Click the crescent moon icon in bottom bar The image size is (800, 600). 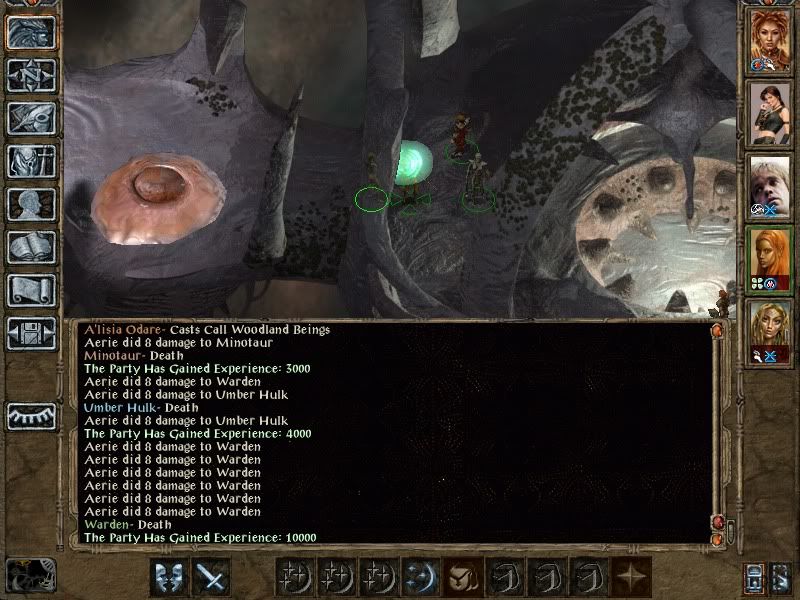coord(418,577)
